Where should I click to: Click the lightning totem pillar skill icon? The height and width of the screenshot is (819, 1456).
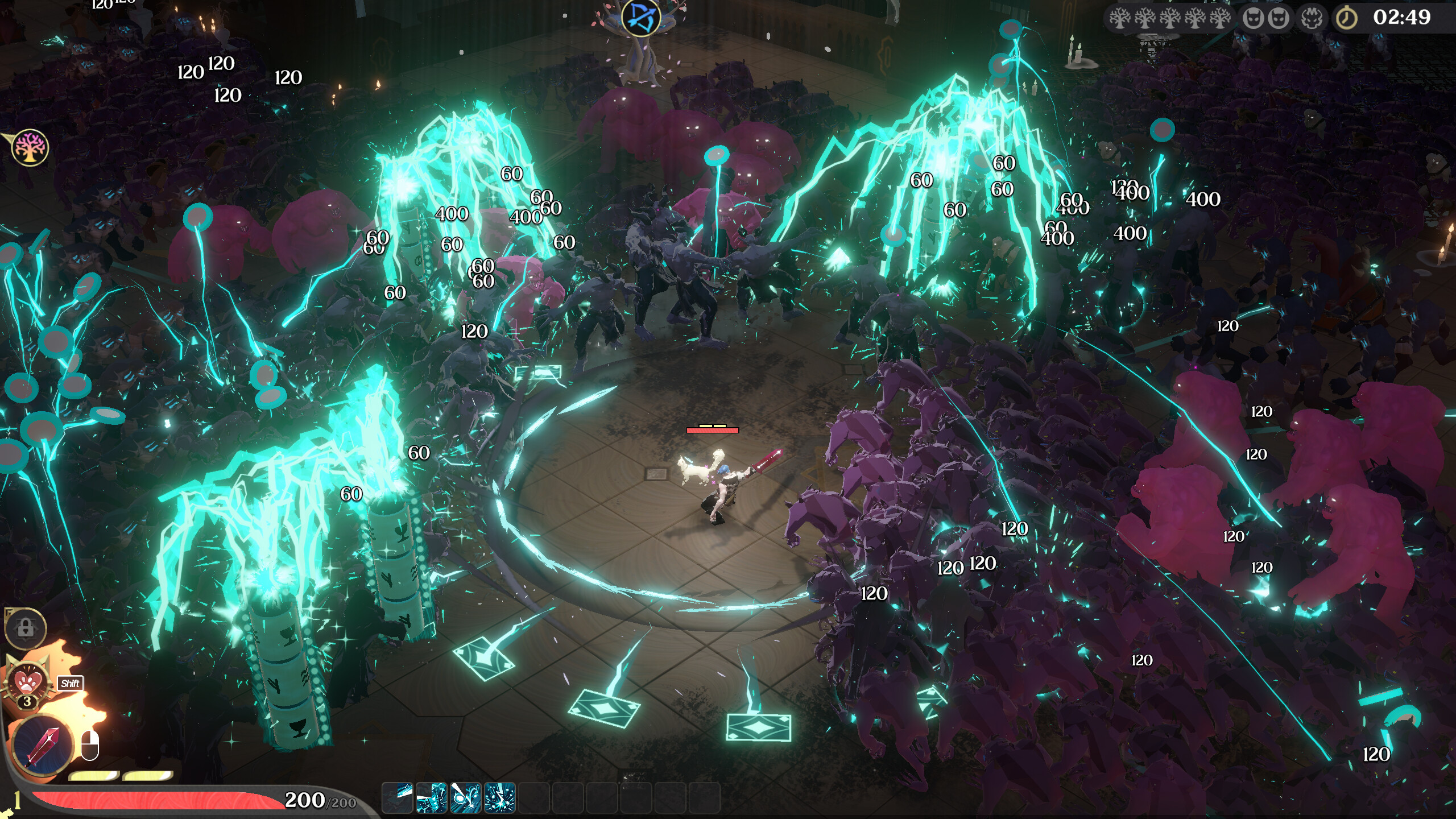coord(431,797)
